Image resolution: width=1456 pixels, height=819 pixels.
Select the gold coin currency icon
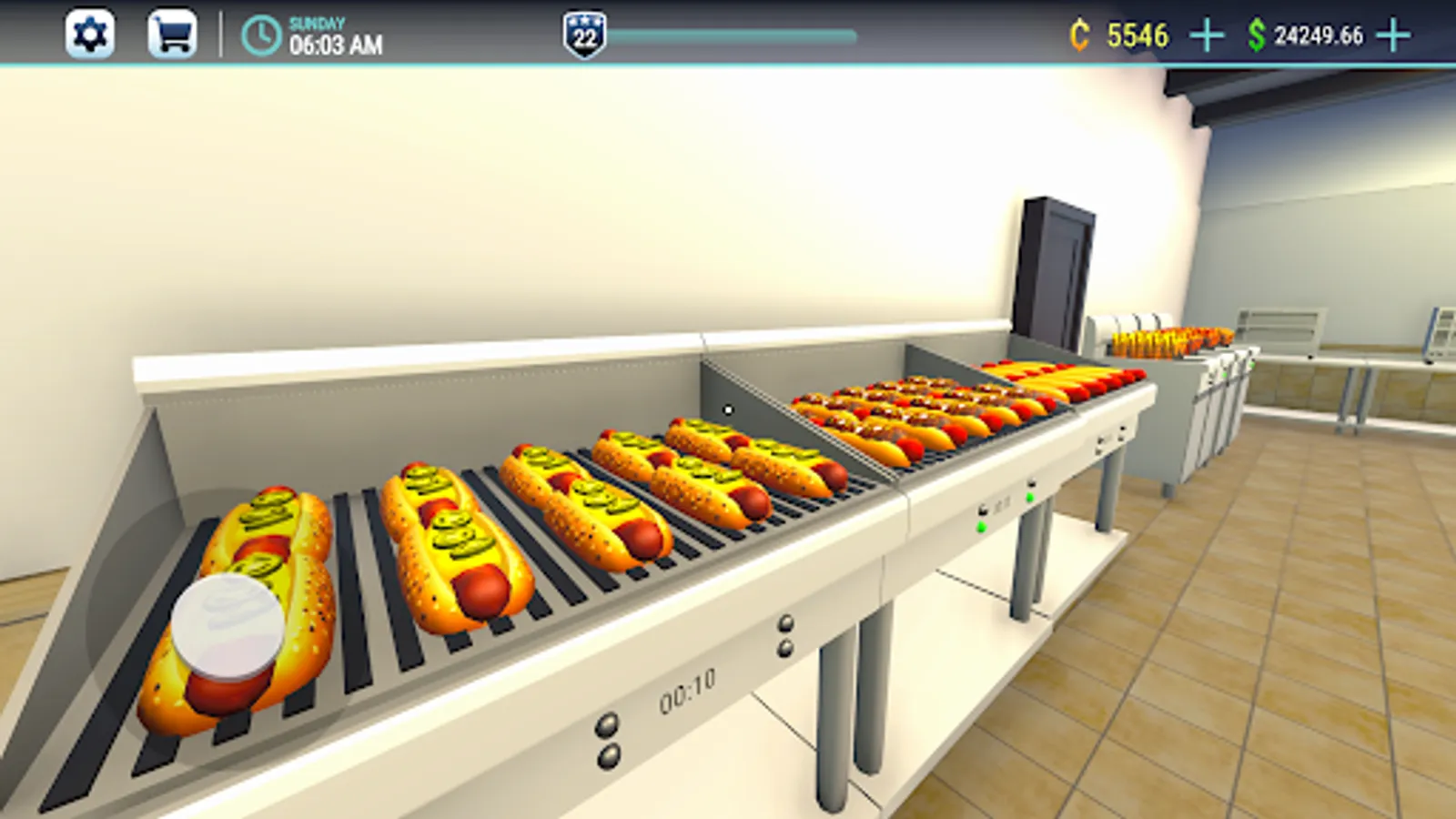click(x=1077, y=35)
